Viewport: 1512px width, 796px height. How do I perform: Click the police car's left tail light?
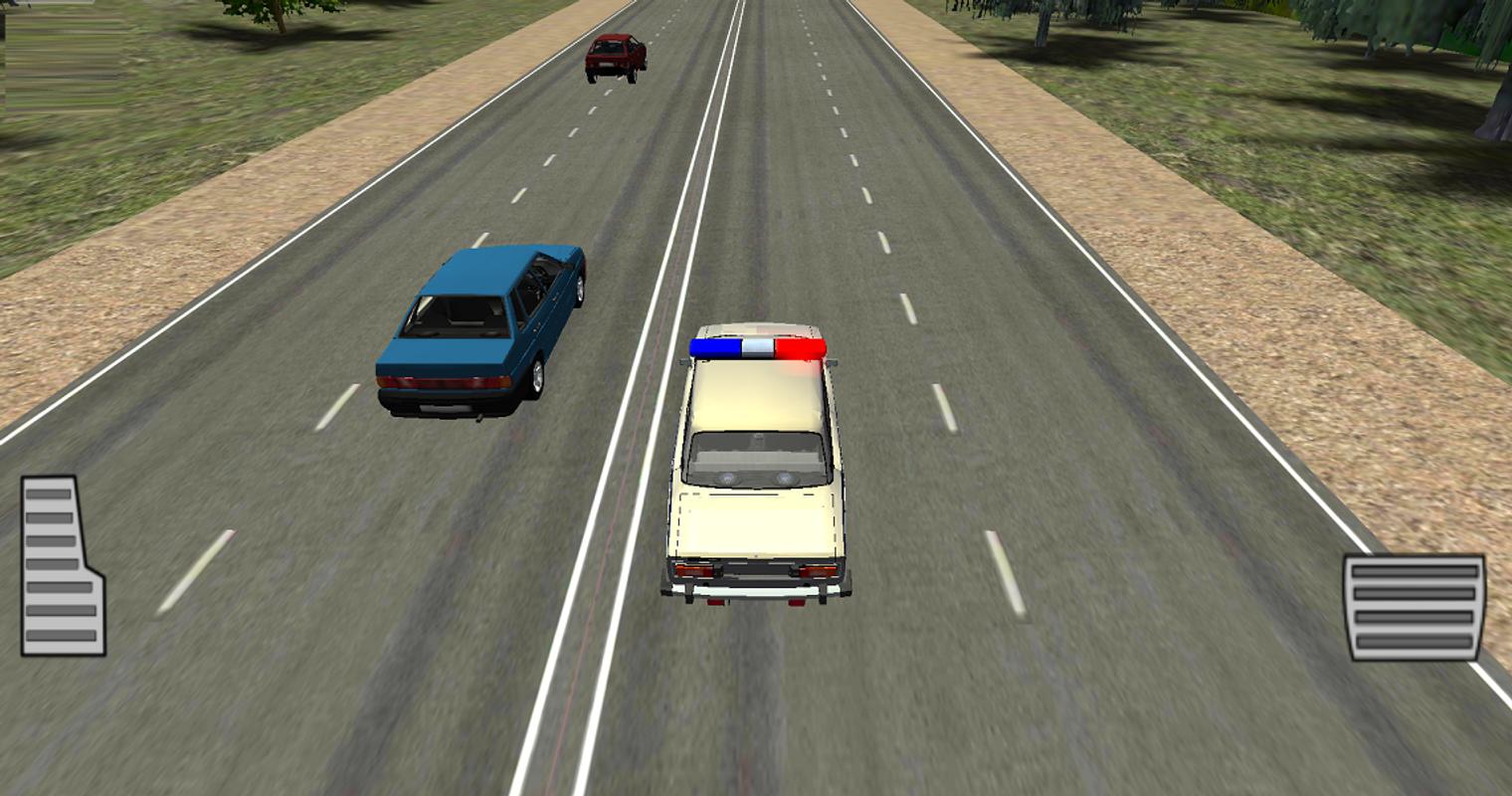(x=694, y=569)
